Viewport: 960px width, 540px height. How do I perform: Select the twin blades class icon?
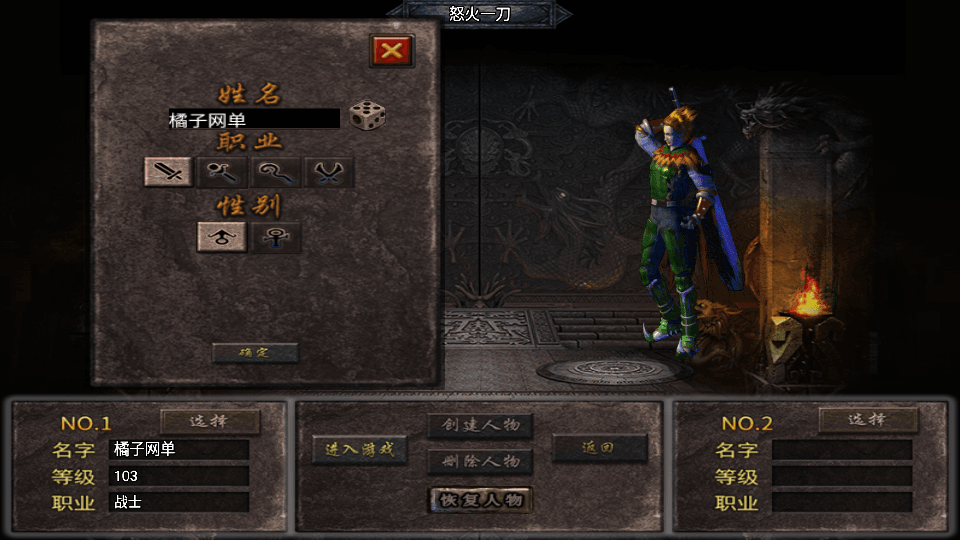[x=329, y=172]
